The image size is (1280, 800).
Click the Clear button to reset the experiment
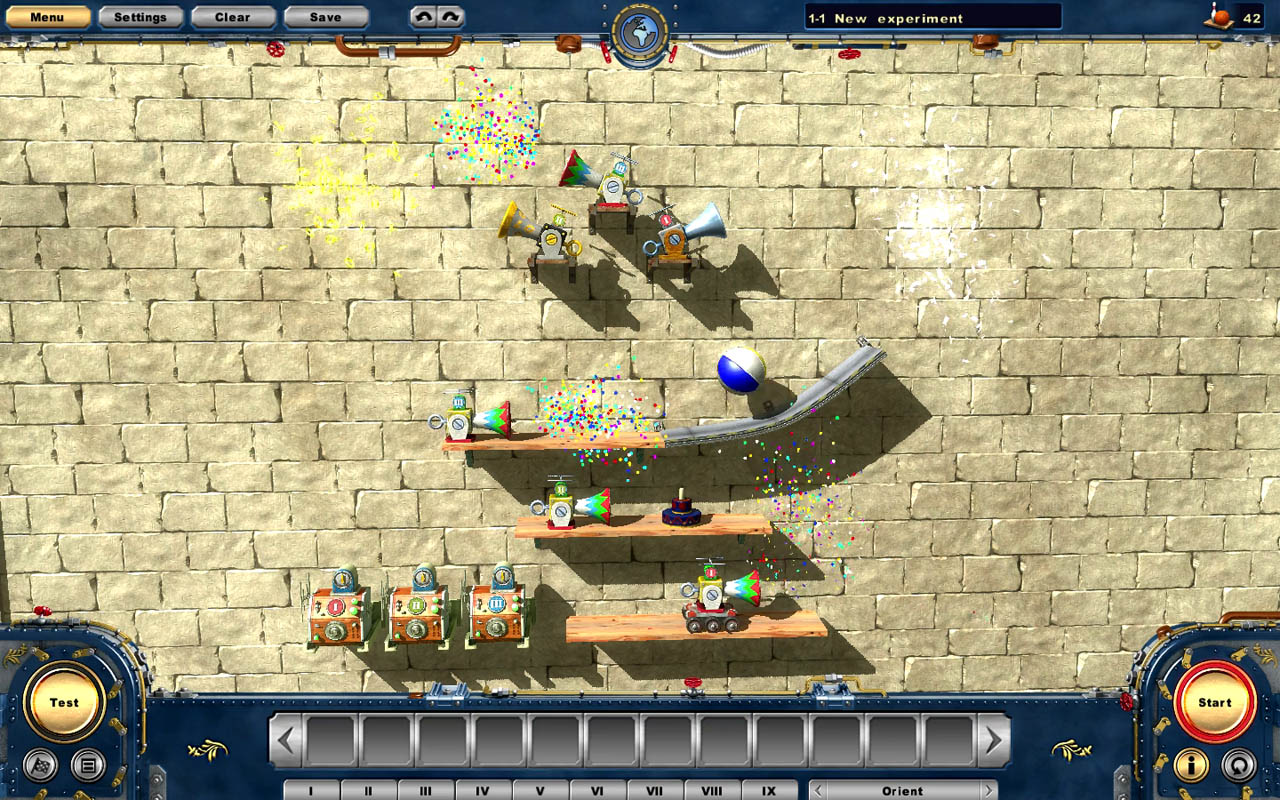[x=233, y=16]
